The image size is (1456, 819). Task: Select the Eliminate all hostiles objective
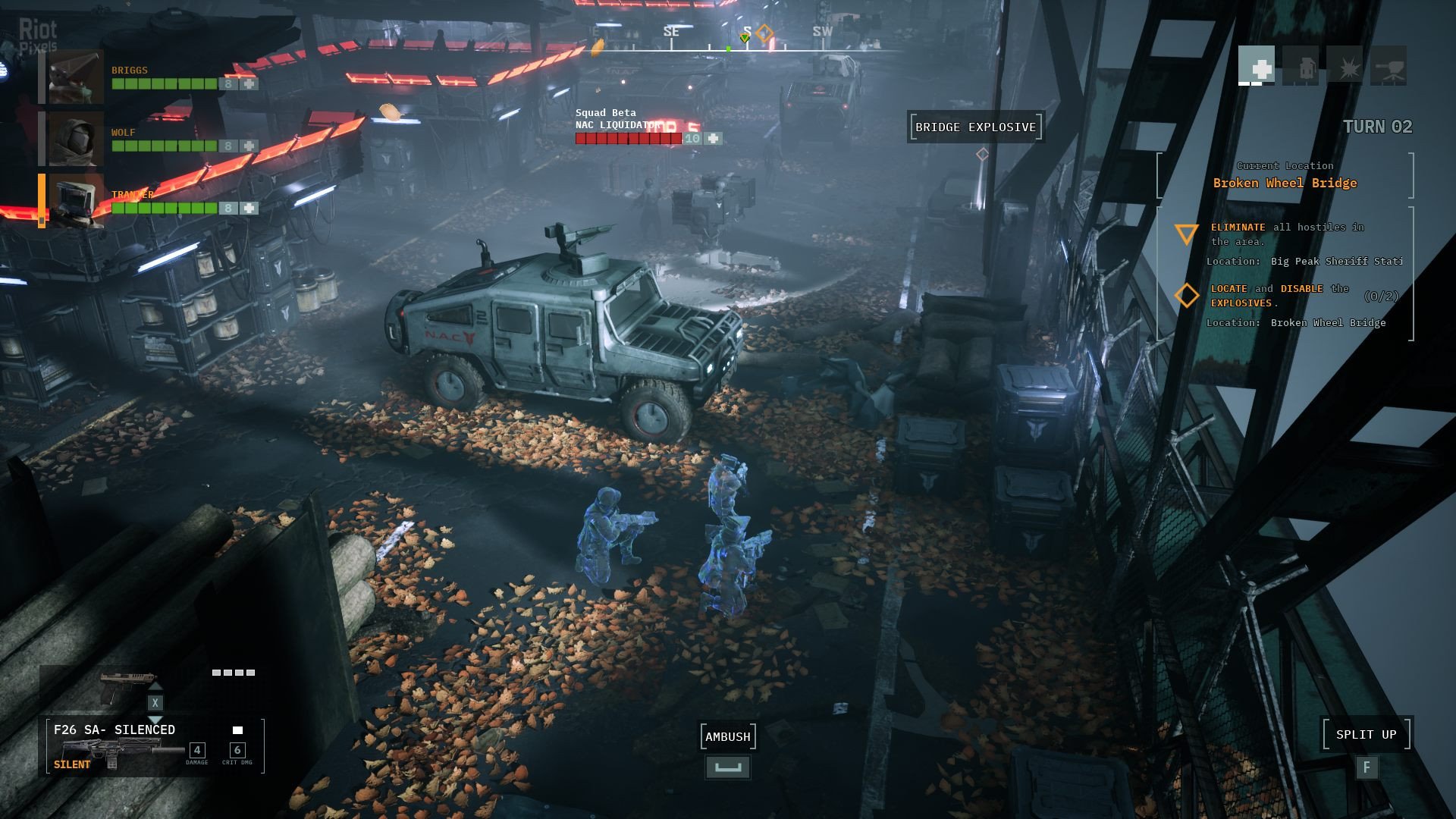pyautogui.click(x=1287, y=234)
